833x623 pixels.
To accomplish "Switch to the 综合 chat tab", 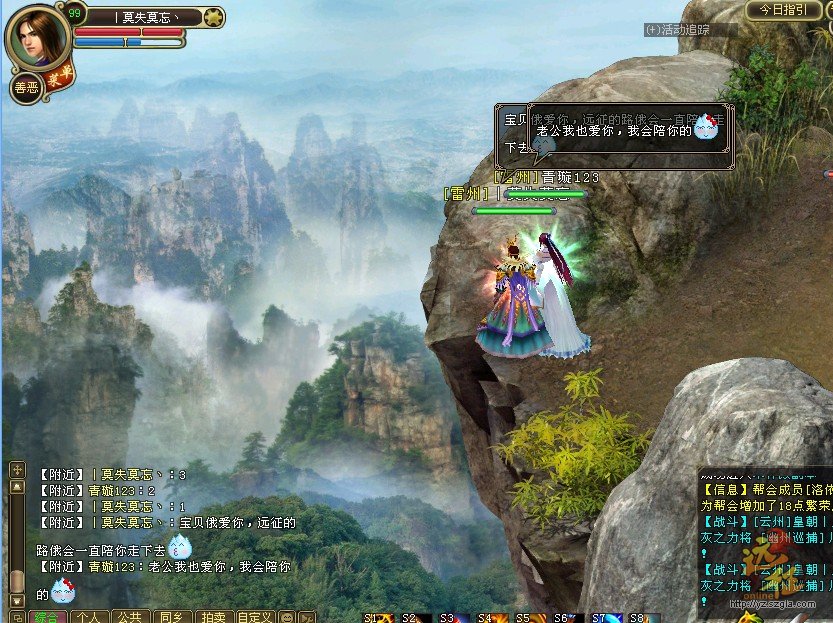I will (48, 617).
